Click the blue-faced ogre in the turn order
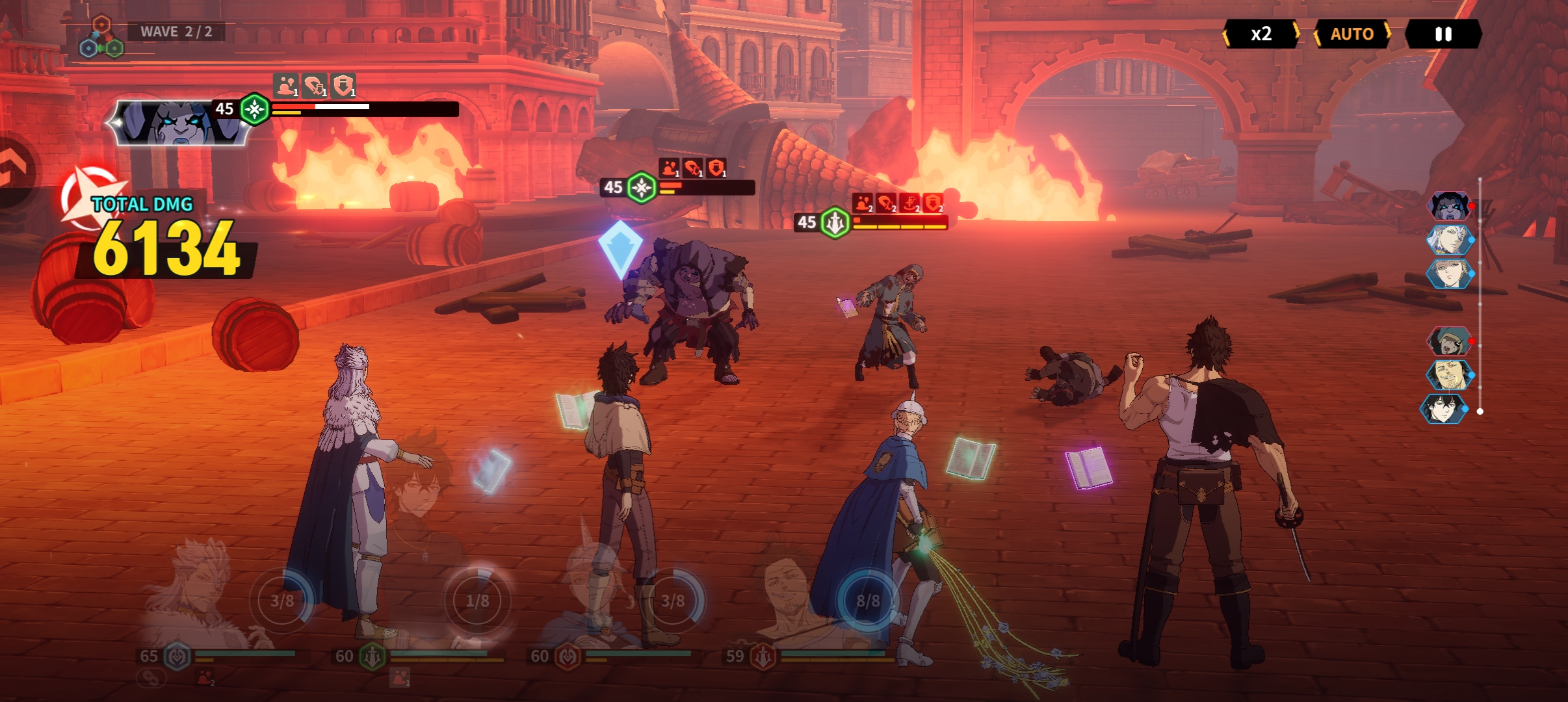Screen dimensions: 1568x702 pyautogui.click(x=1449, y=206)
